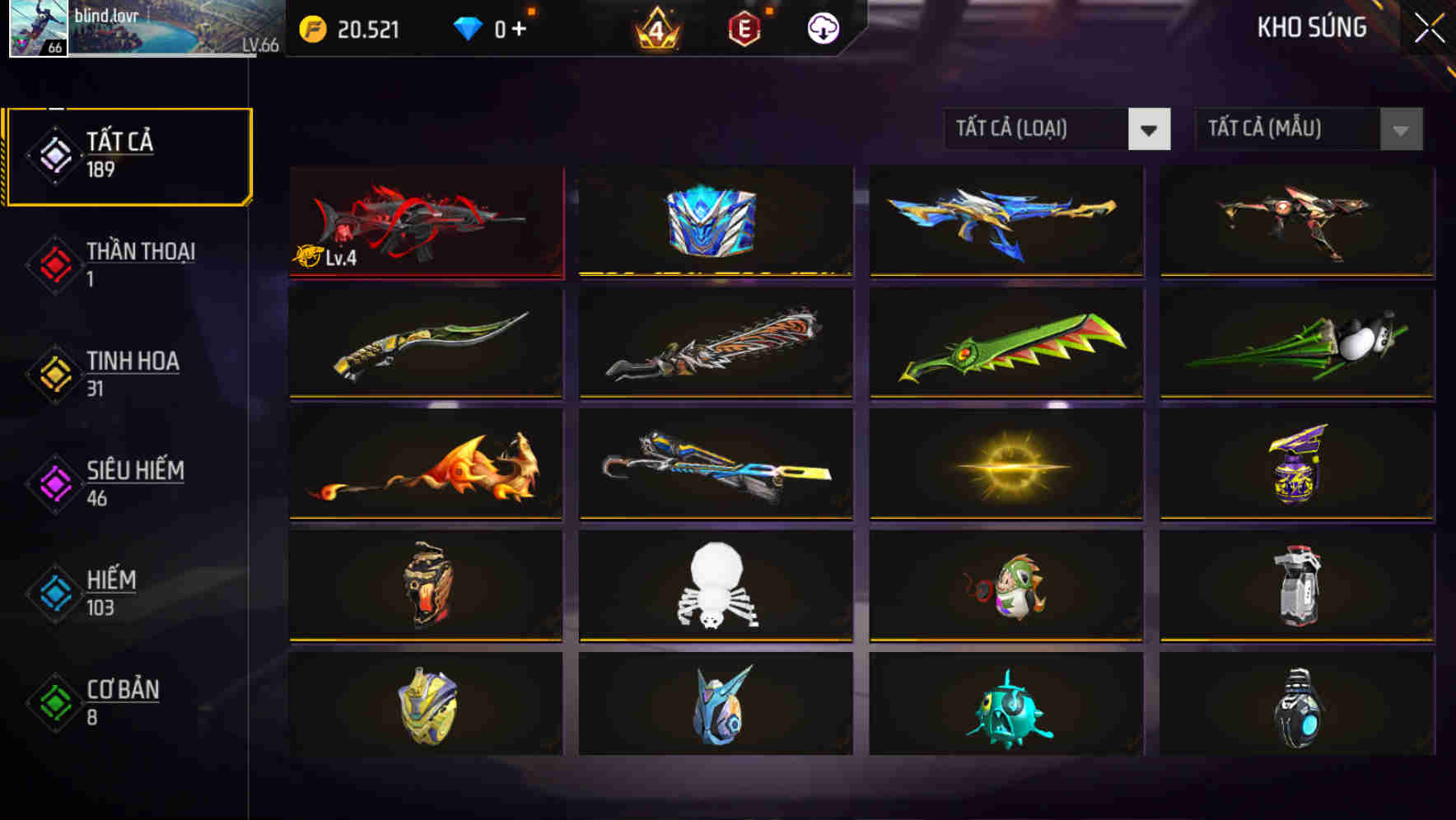
Task: Select the Lv.4 red evolution rifle thumbnail
Action: [x=426, y=221]
